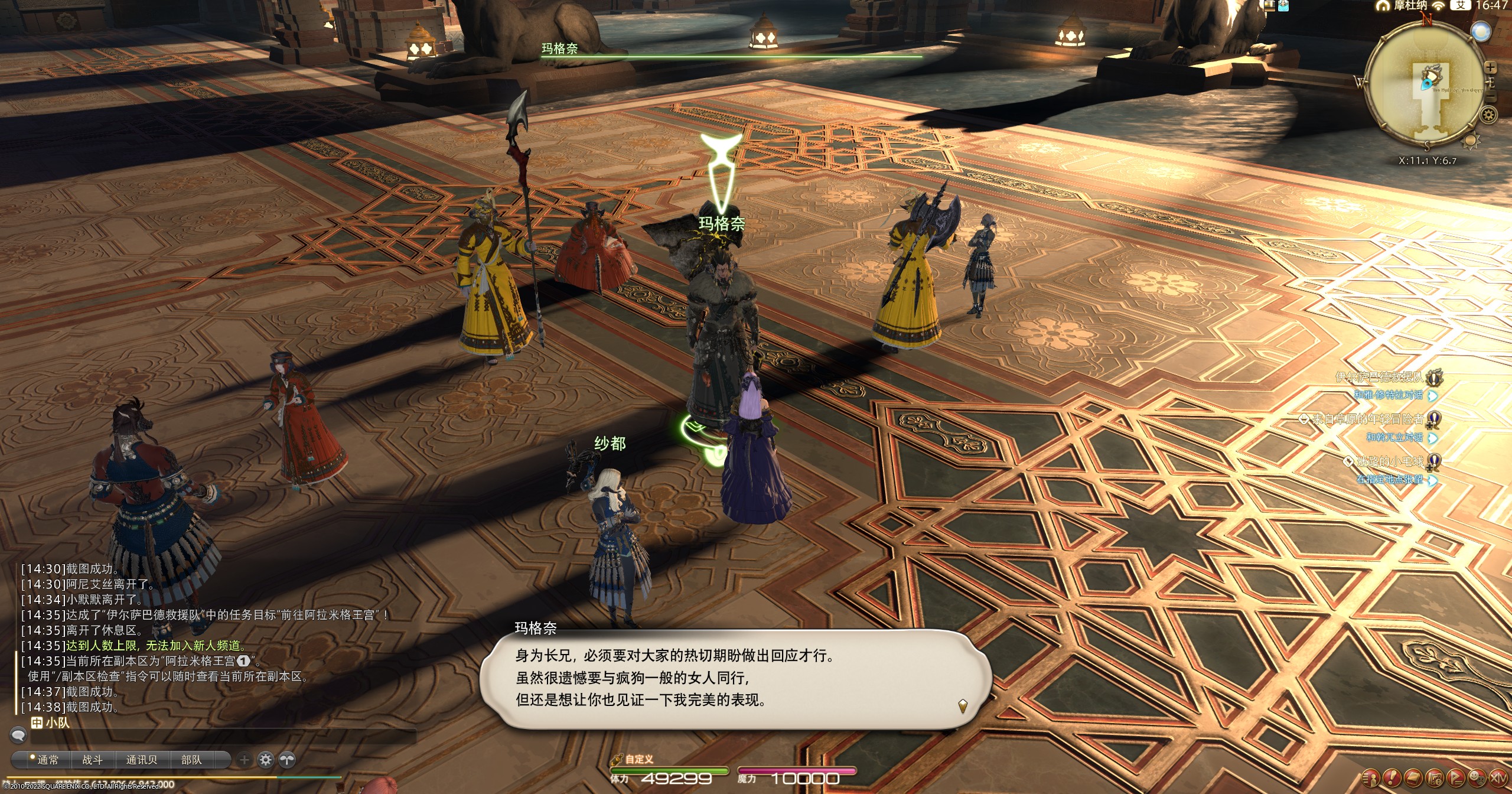The image size is (1512, 794).
Task: Open the XIV system menu icon
Action: (1497, 777)
